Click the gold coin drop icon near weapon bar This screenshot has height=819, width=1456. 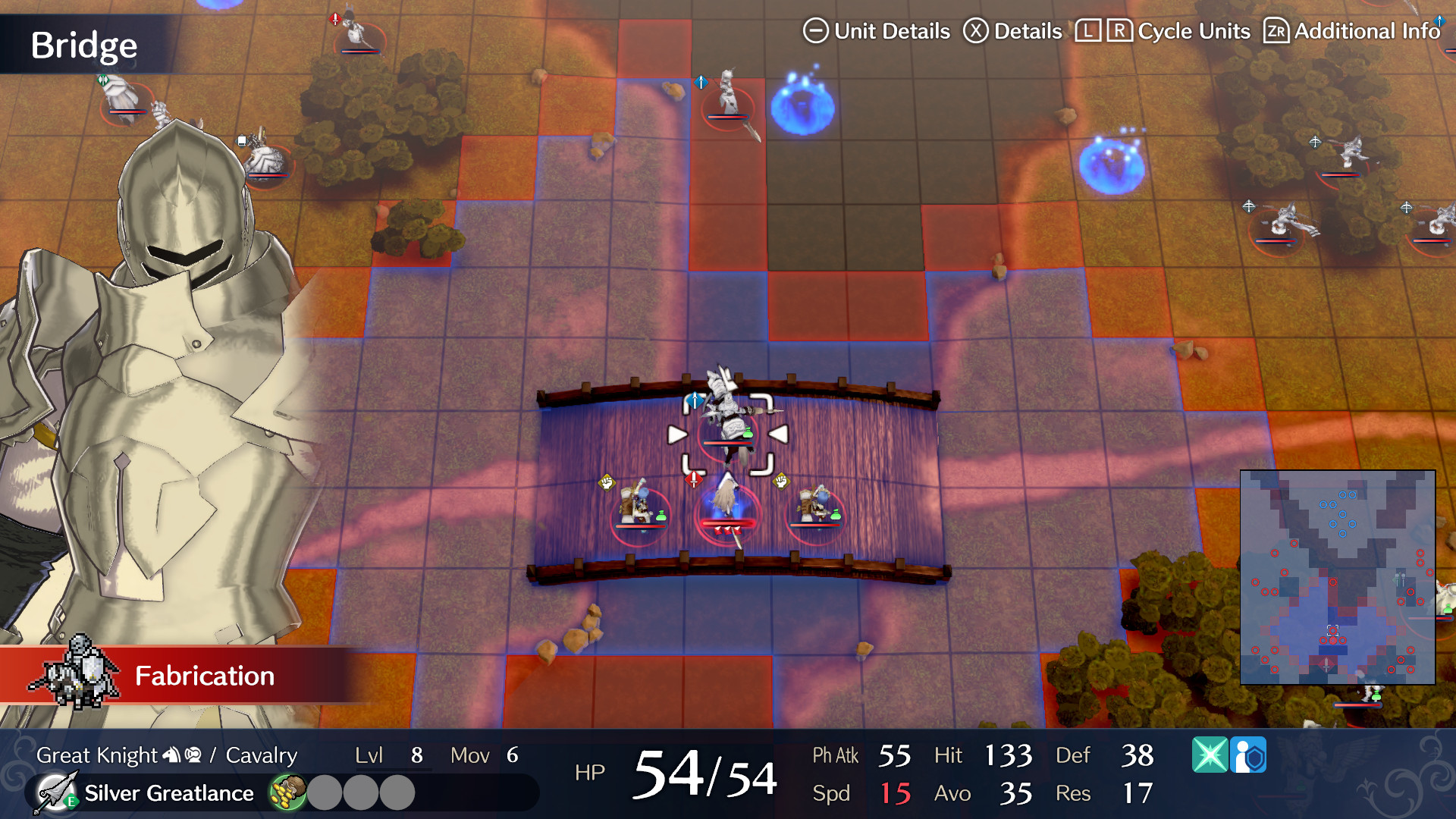tap(287, 791)
